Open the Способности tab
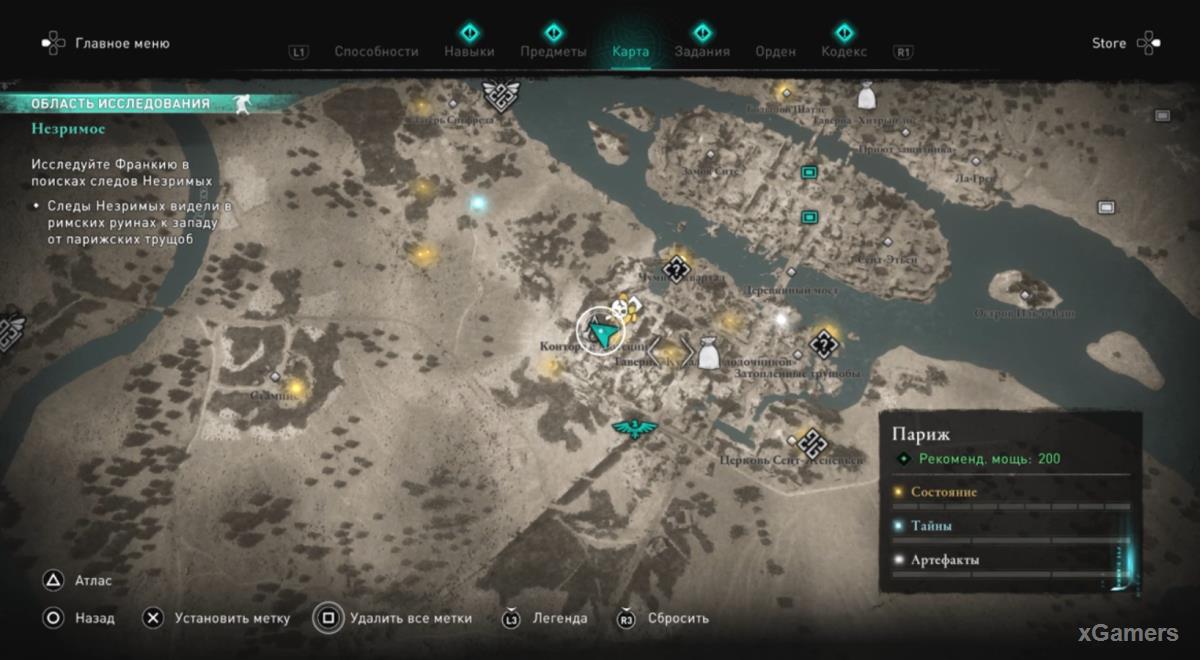Screen dimensions: 1200x660 tap(376, 51)
